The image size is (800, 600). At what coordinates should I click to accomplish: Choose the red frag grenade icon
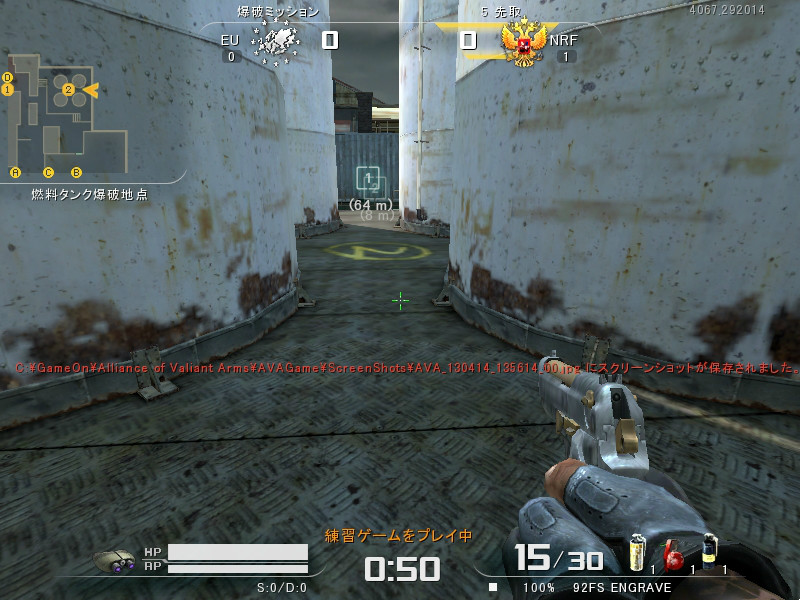674,553
